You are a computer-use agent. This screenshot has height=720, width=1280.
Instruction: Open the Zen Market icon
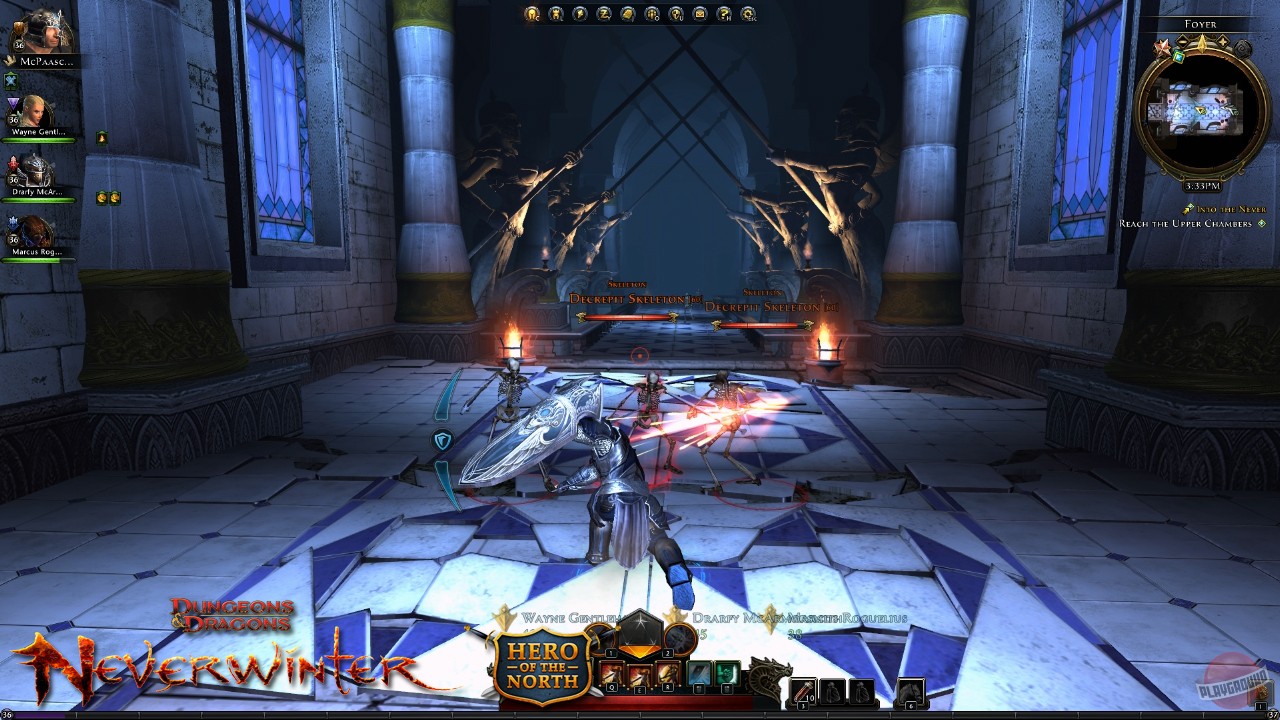602,14
